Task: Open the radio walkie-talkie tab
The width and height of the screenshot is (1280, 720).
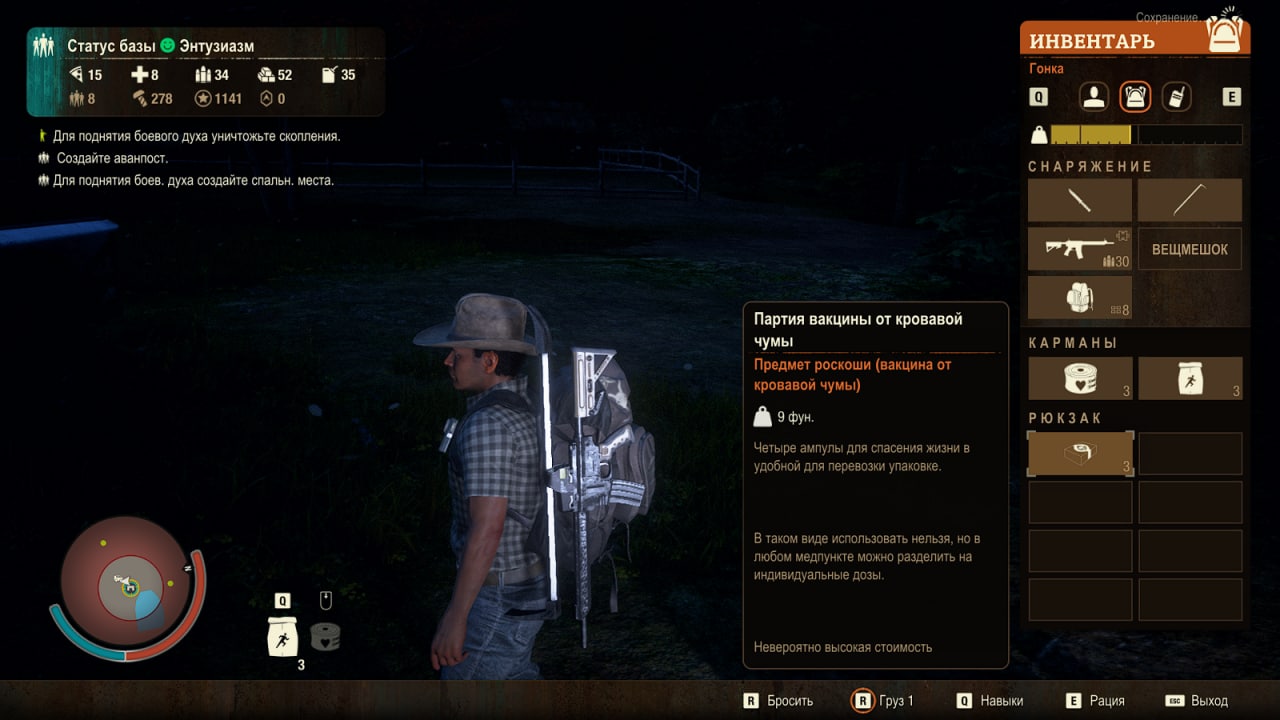Action: [1176, 97]
